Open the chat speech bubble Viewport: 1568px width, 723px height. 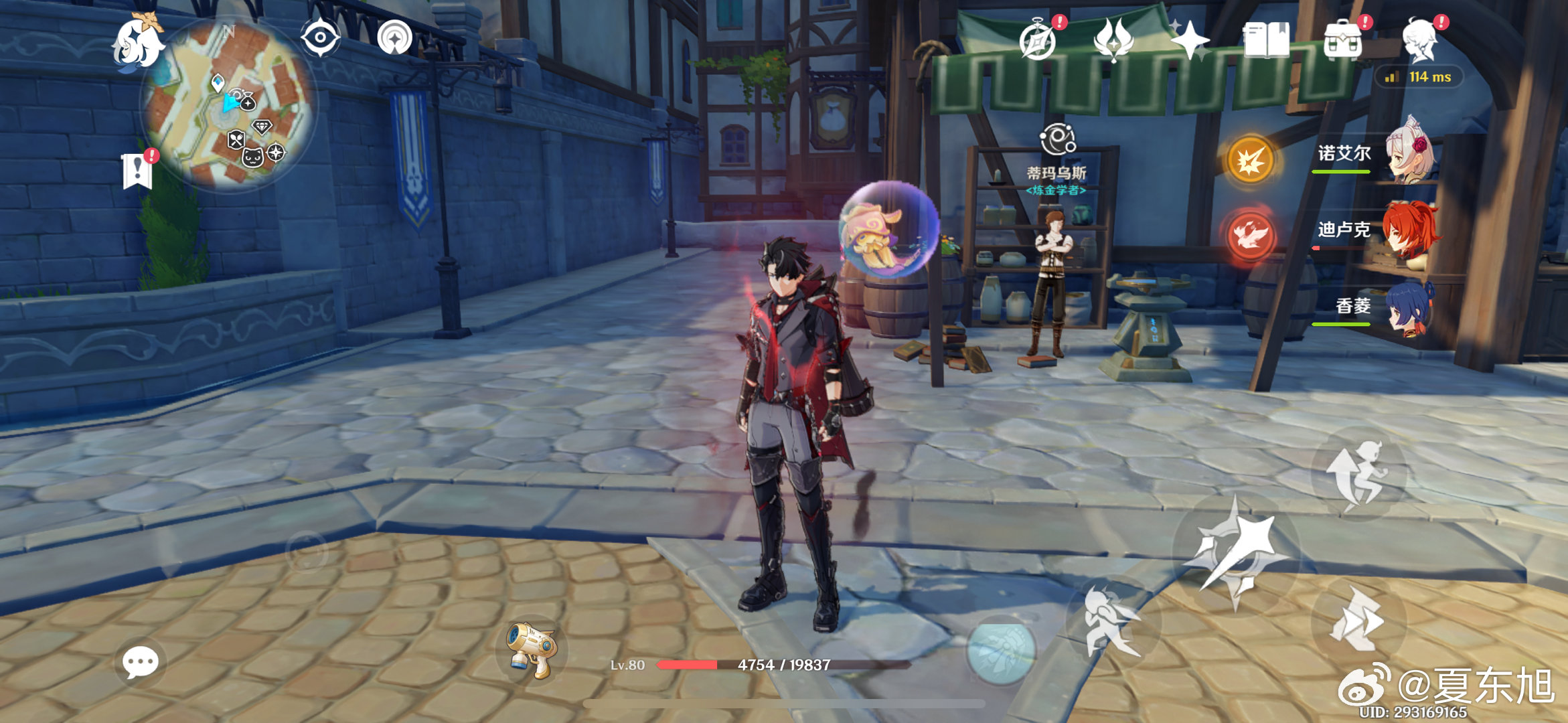[x=141, y=663]
